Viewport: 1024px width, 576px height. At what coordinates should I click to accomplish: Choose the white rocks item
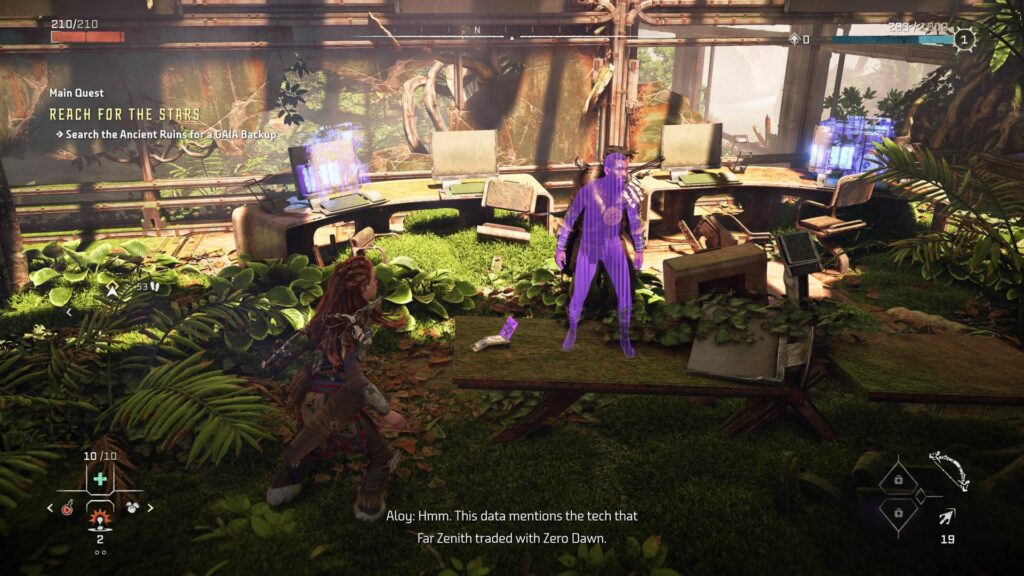coord(132,507)
